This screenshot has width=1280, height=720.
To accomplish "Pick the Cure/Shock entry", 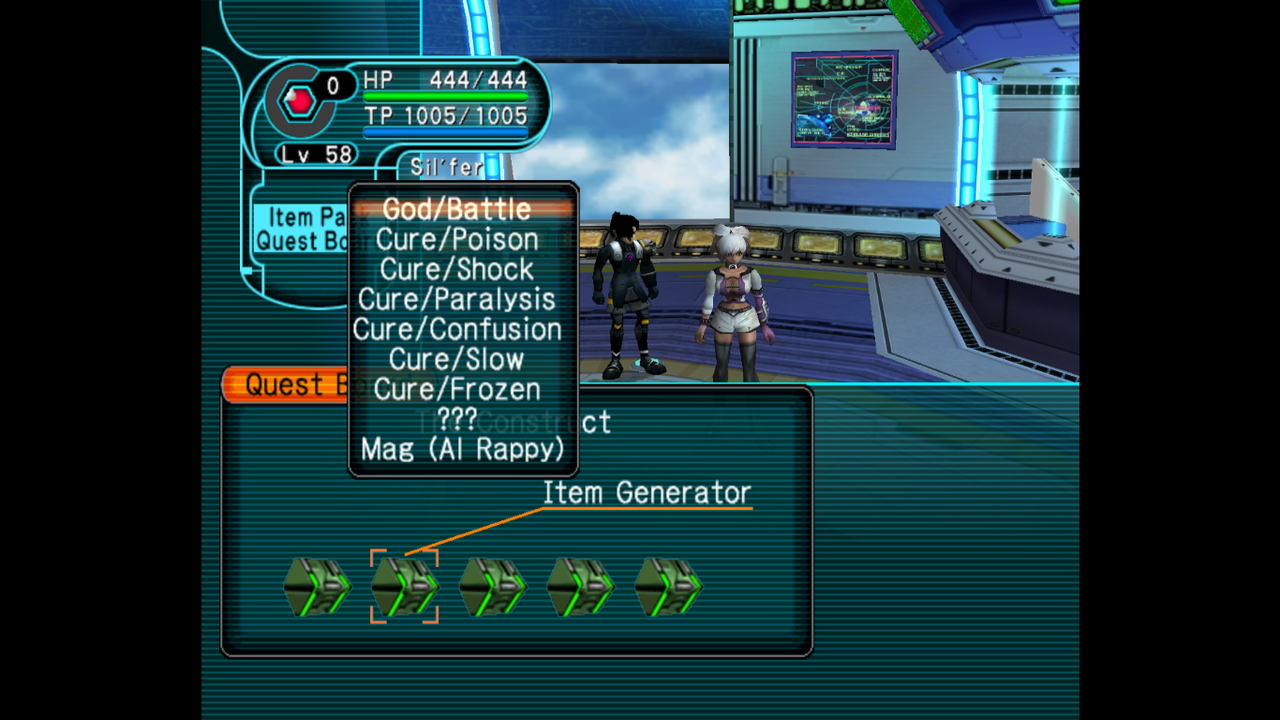I will point(457,269).
